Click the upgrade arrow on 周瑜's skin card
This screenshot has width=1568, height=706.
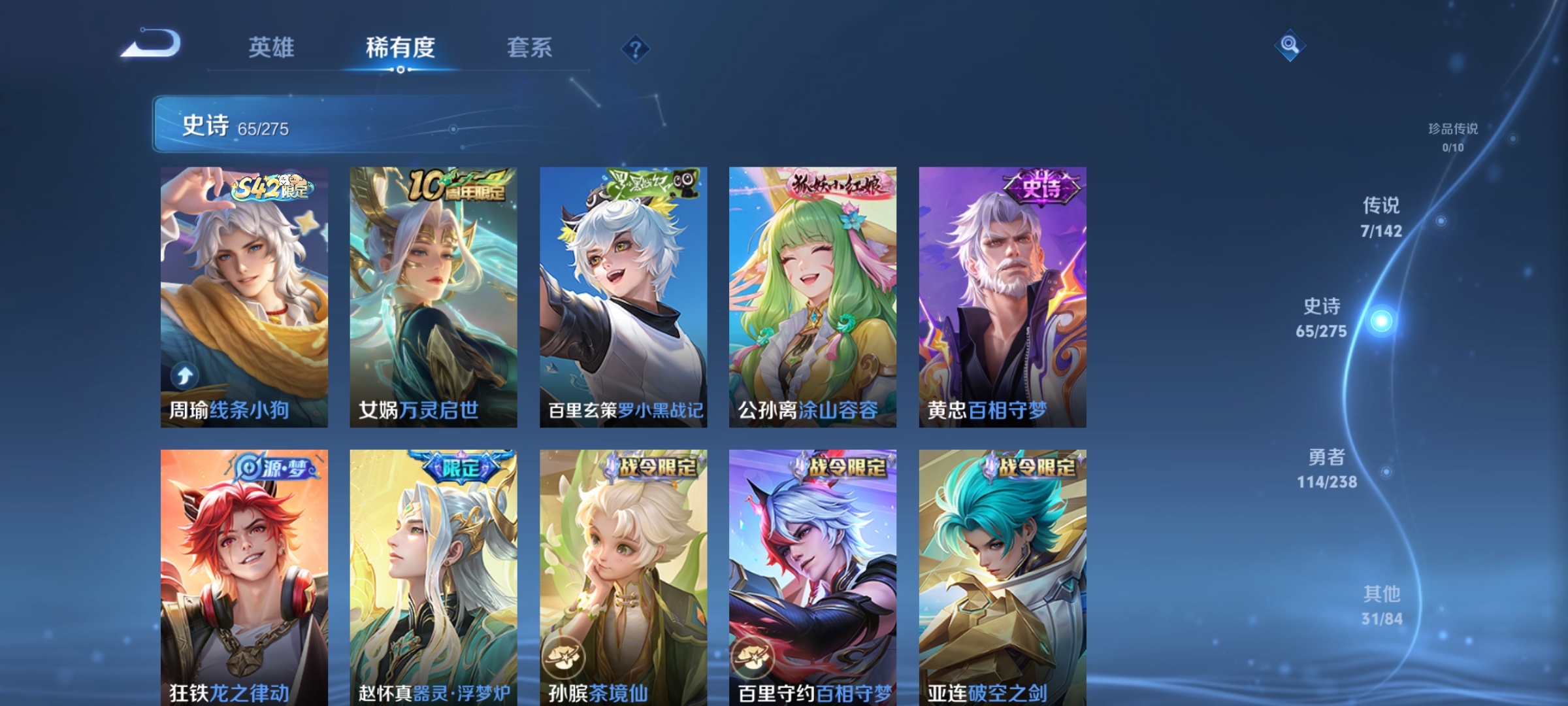pyautogui.click(x=185, y=375)
